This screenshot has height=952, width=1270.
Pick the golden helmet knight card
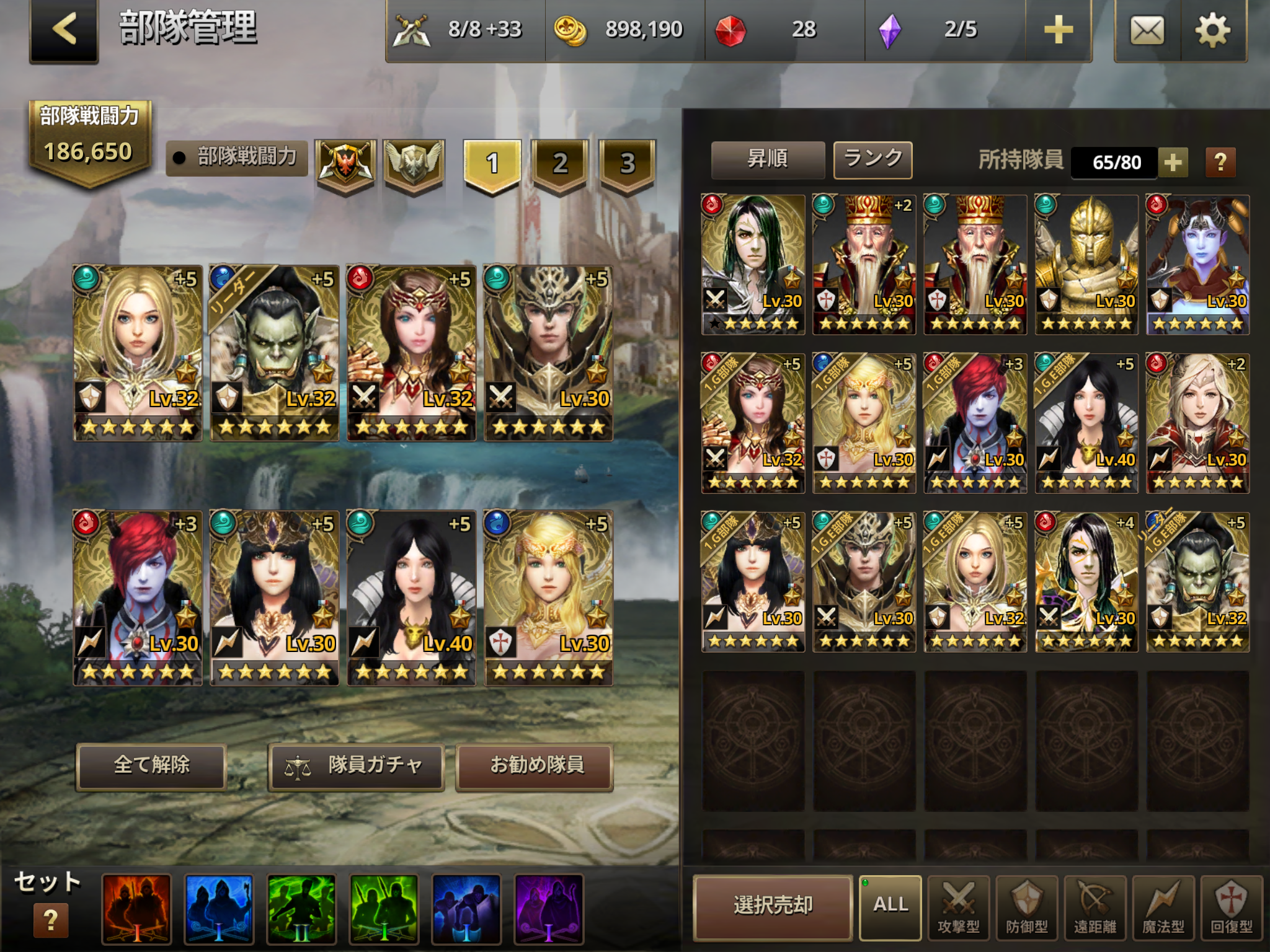(x=1086, y=265)
